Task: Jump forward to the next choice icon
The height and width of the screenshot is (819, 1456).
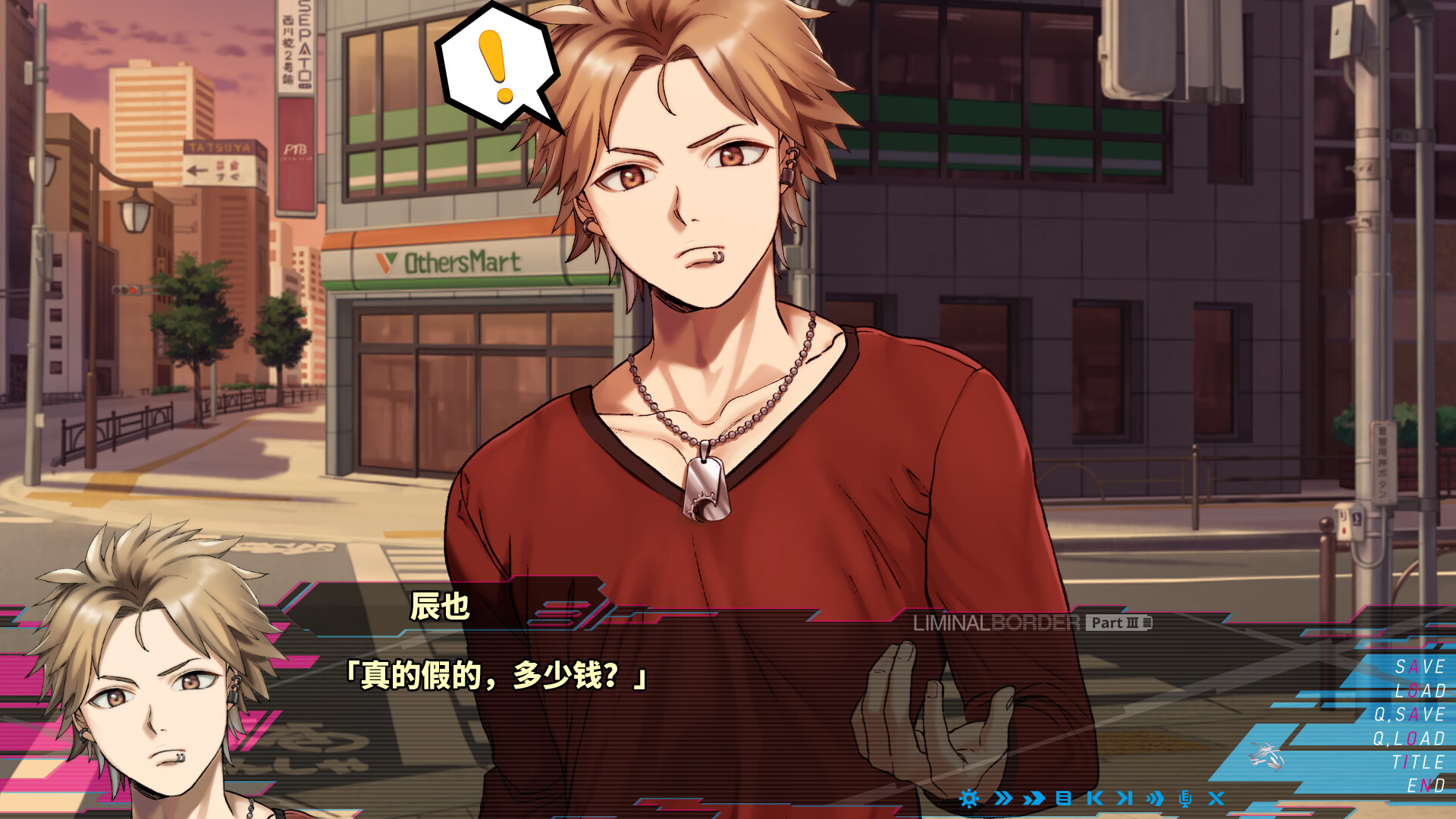Action: [x=1125, y=799]
